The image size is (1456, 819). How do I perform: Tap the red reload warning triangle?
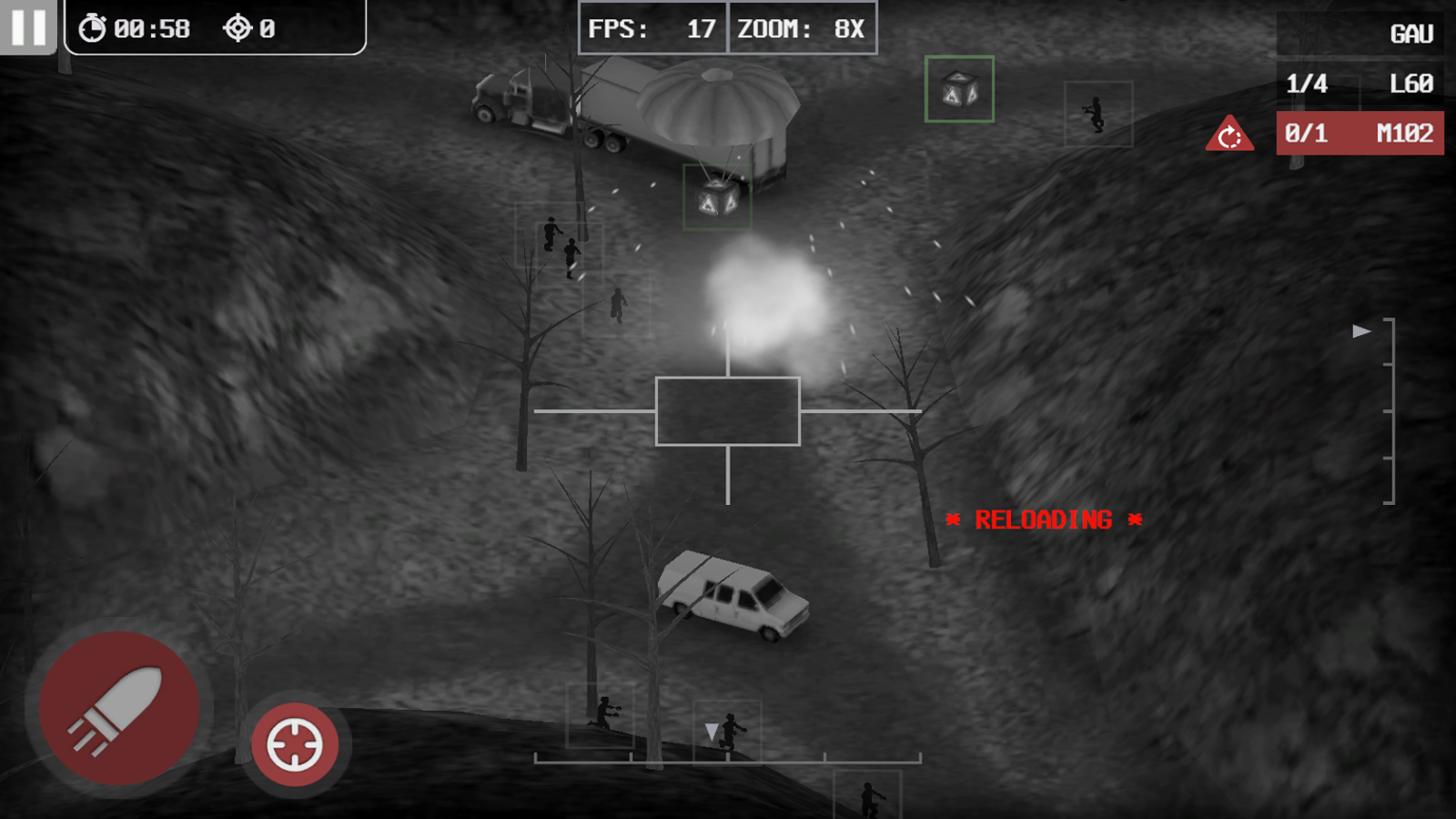[1229, 133]
